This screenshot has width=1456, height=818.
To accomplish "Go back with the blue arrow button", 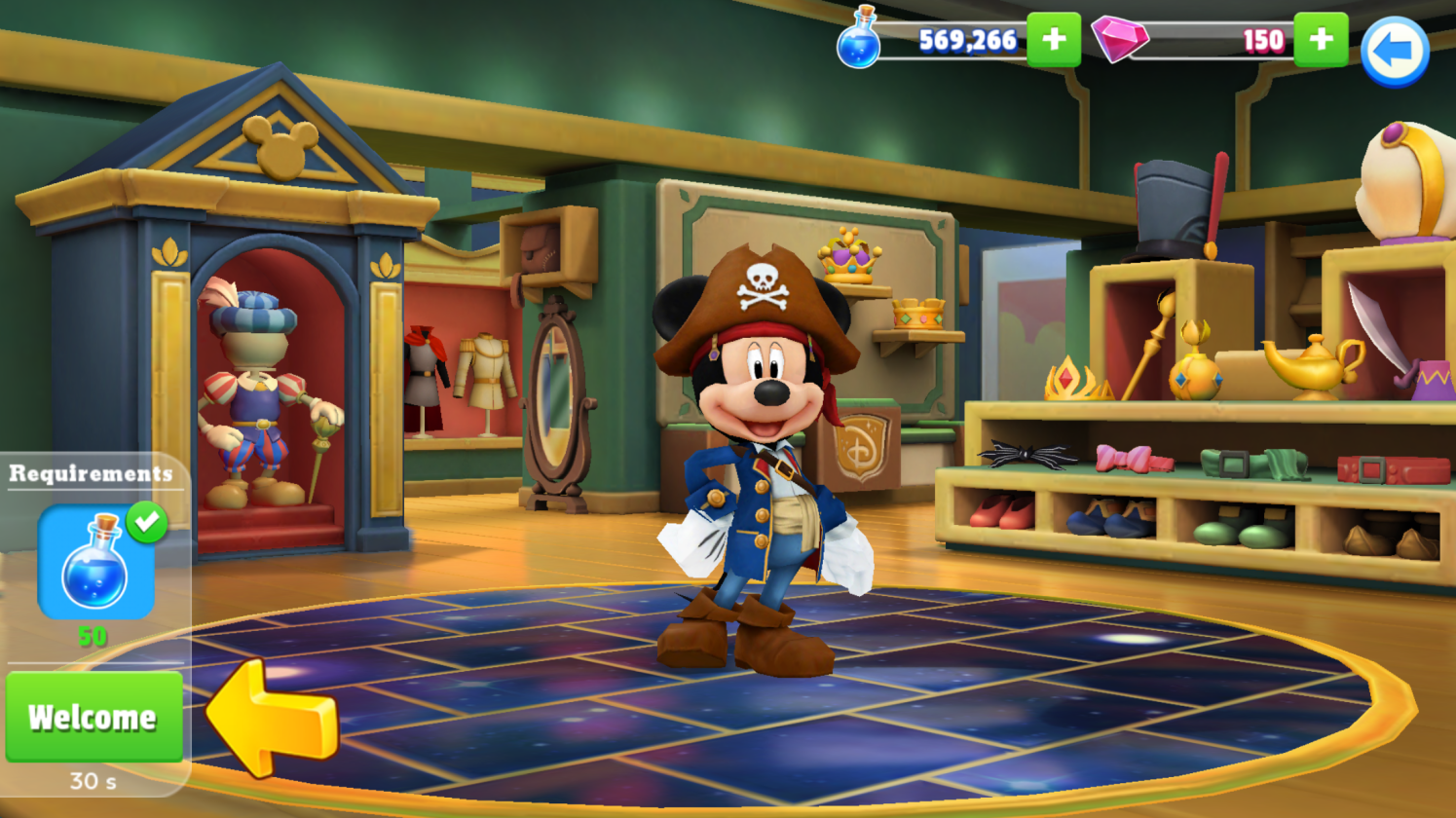I will pyautogui.click(x=1394, y=51).
